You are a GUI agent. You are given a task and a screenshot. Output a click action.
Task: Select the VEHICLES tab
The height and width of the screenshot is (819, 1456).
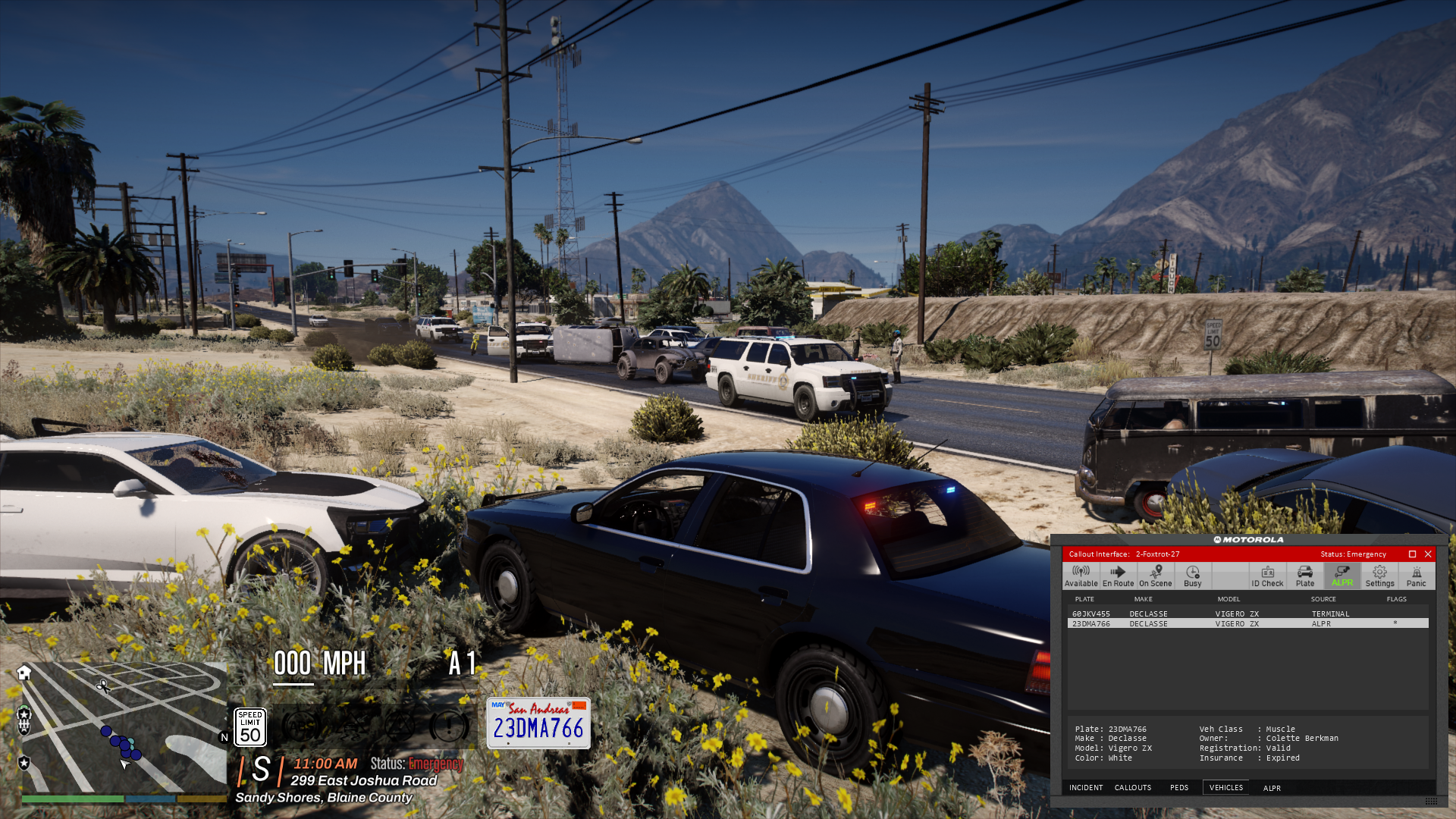coord(1225,787)
